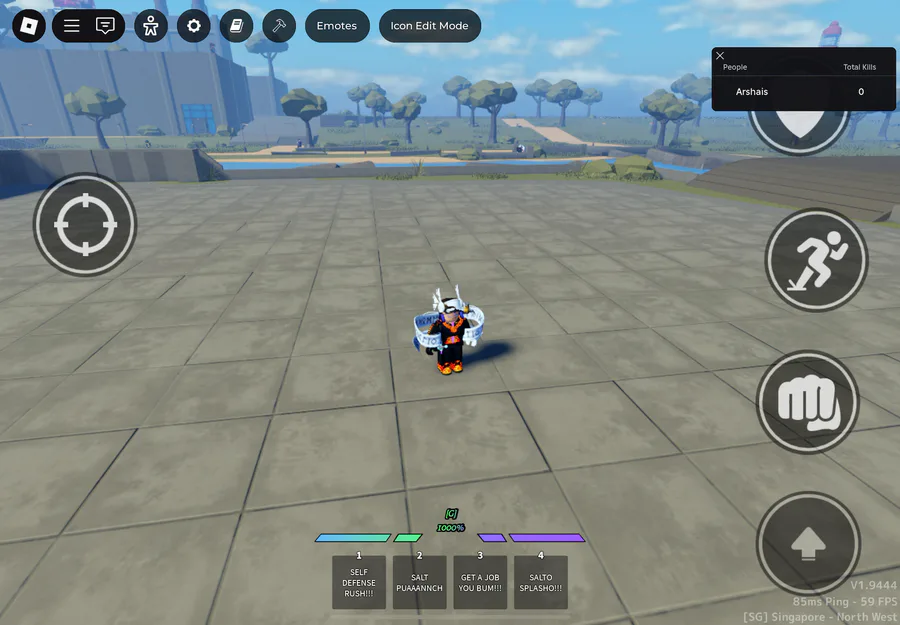The image size is (900, 625).
Task: Open the chat bubble icon
Action: point(105,26)
